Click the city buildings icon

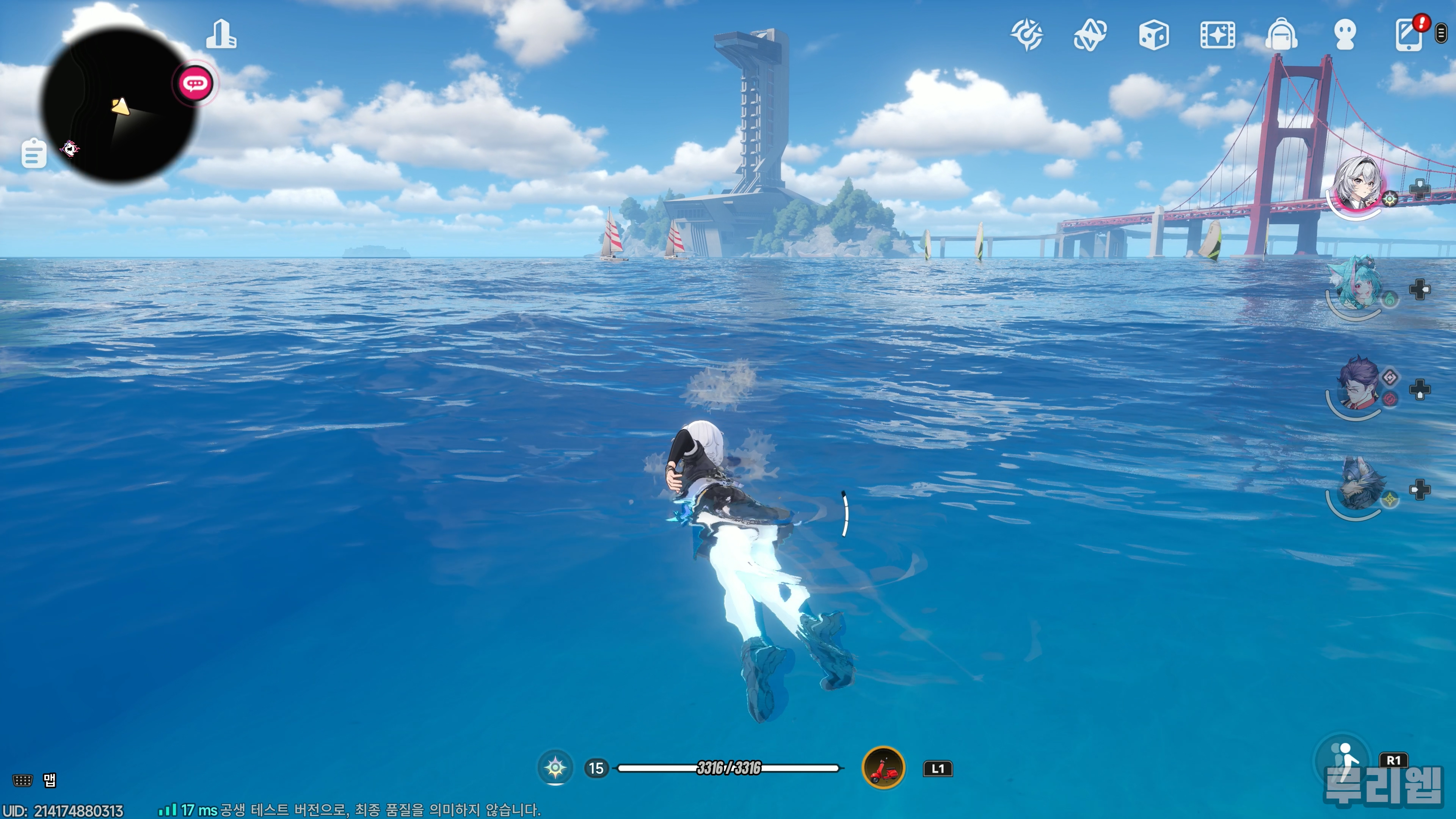[221, 35]
